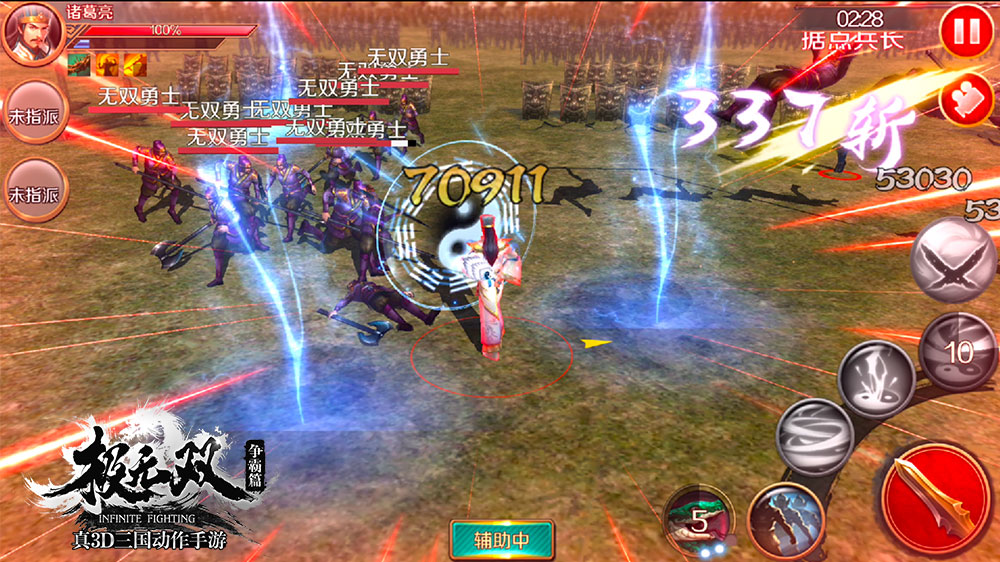The height and width of the screenshot is (562, 1000).
Task: Trigger the whirlwind swirl skill
Action: pyautogui.click(x=813, y=436)
